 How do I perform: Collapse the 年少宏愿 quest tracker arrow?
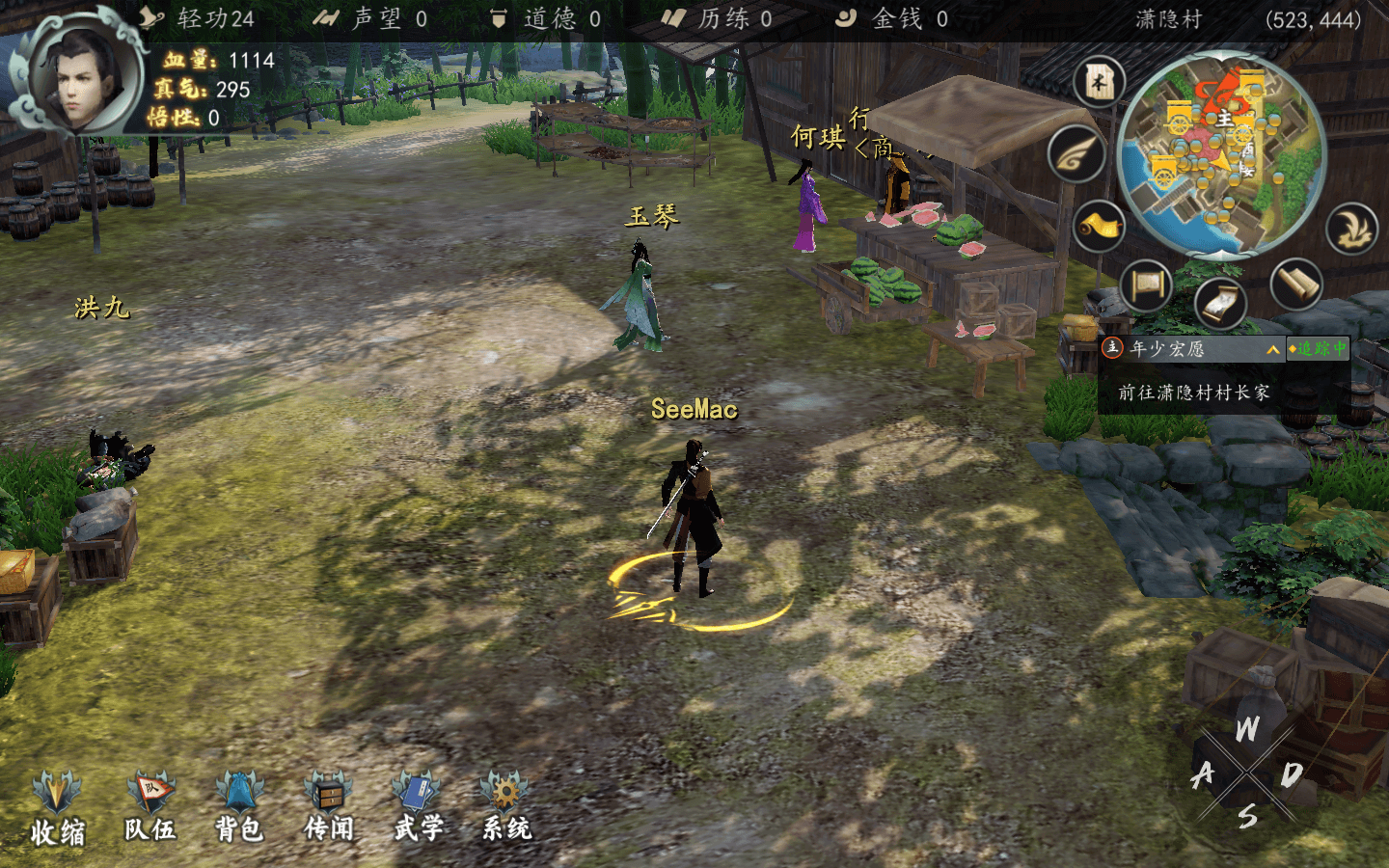coord(1272,349)
